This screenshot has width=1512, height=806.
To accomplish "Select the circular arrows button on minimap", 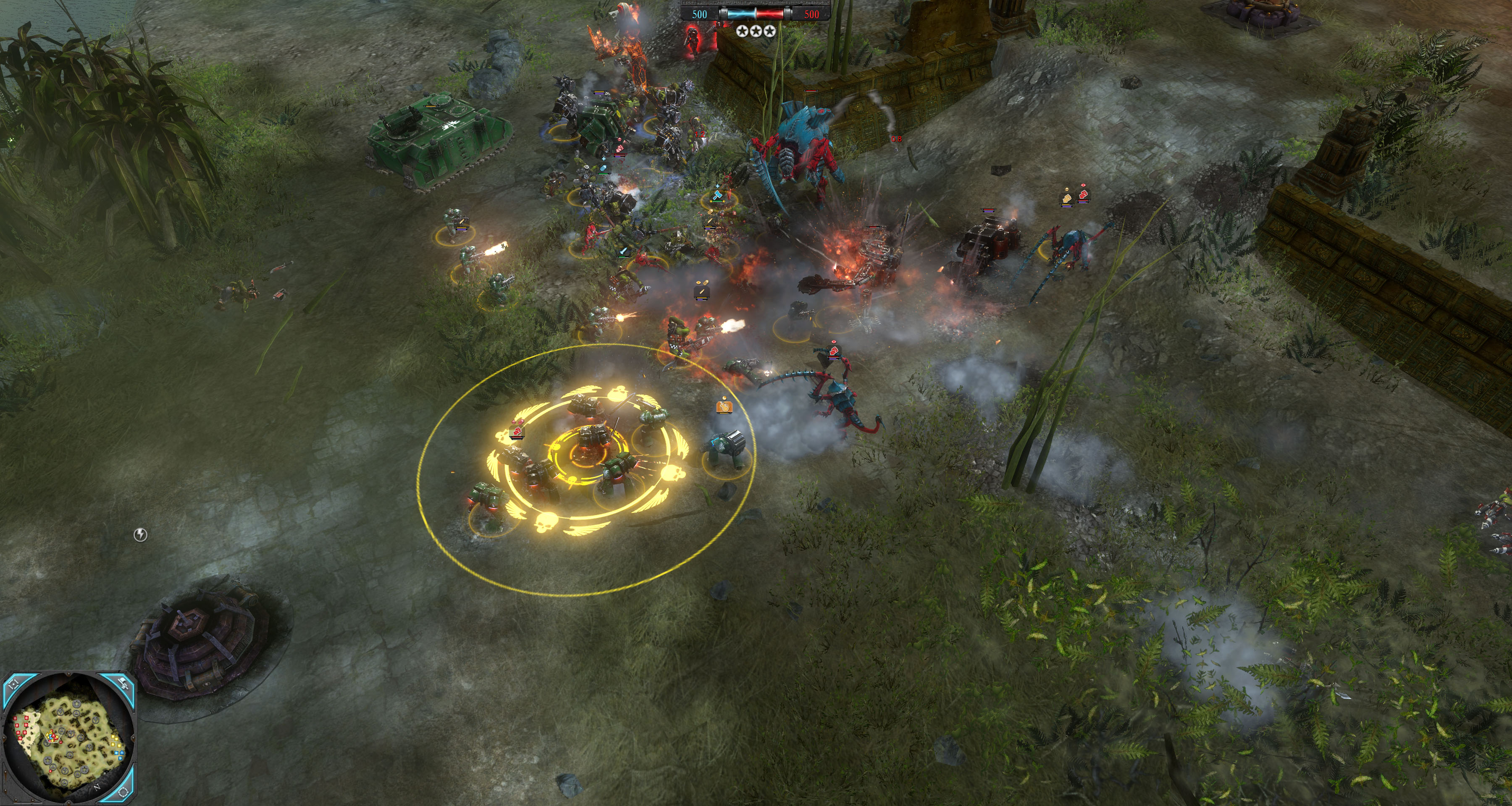I will 123,792.
